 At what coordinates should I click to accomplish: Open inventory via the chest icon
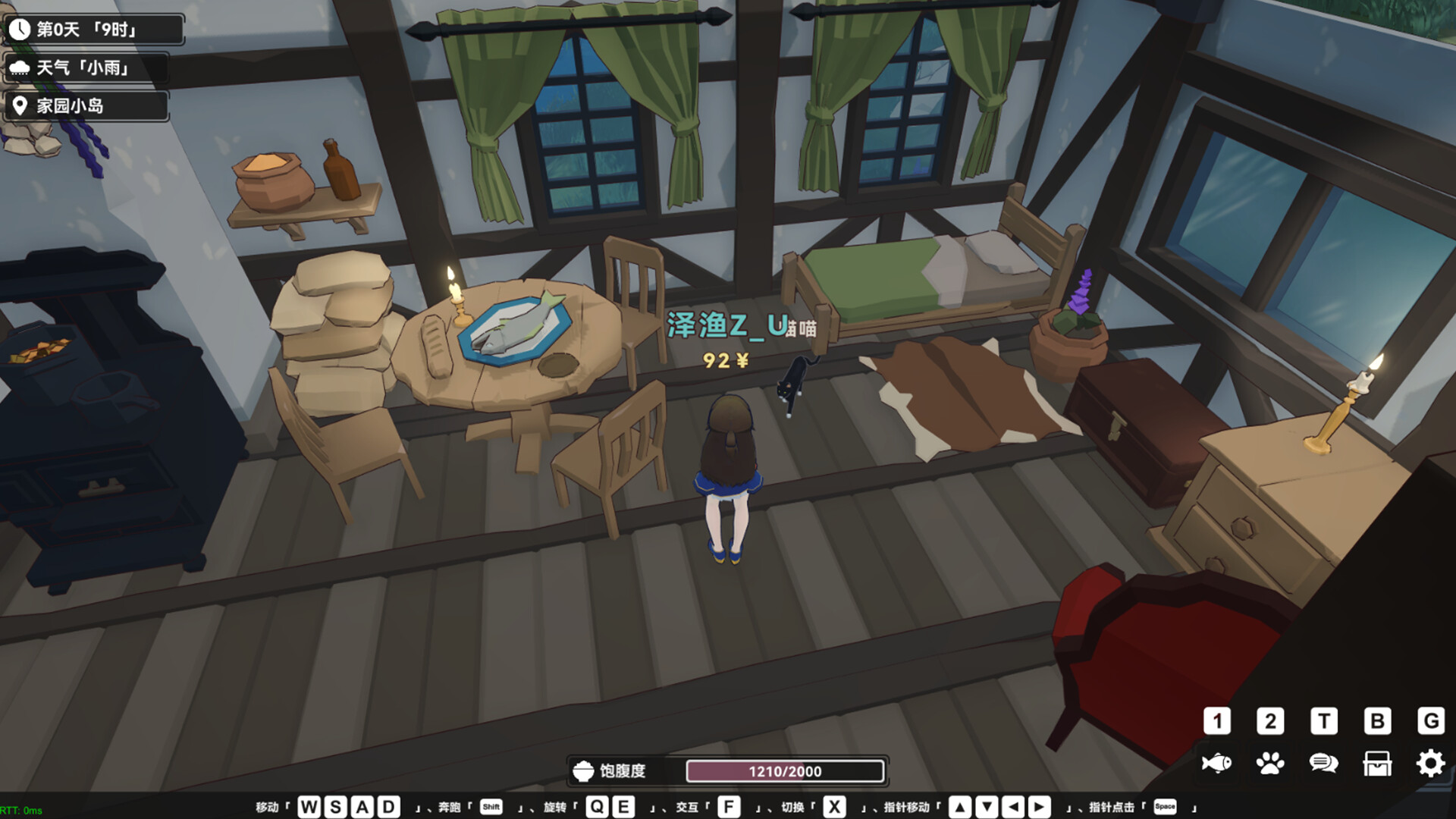(x=1377, y=764)
